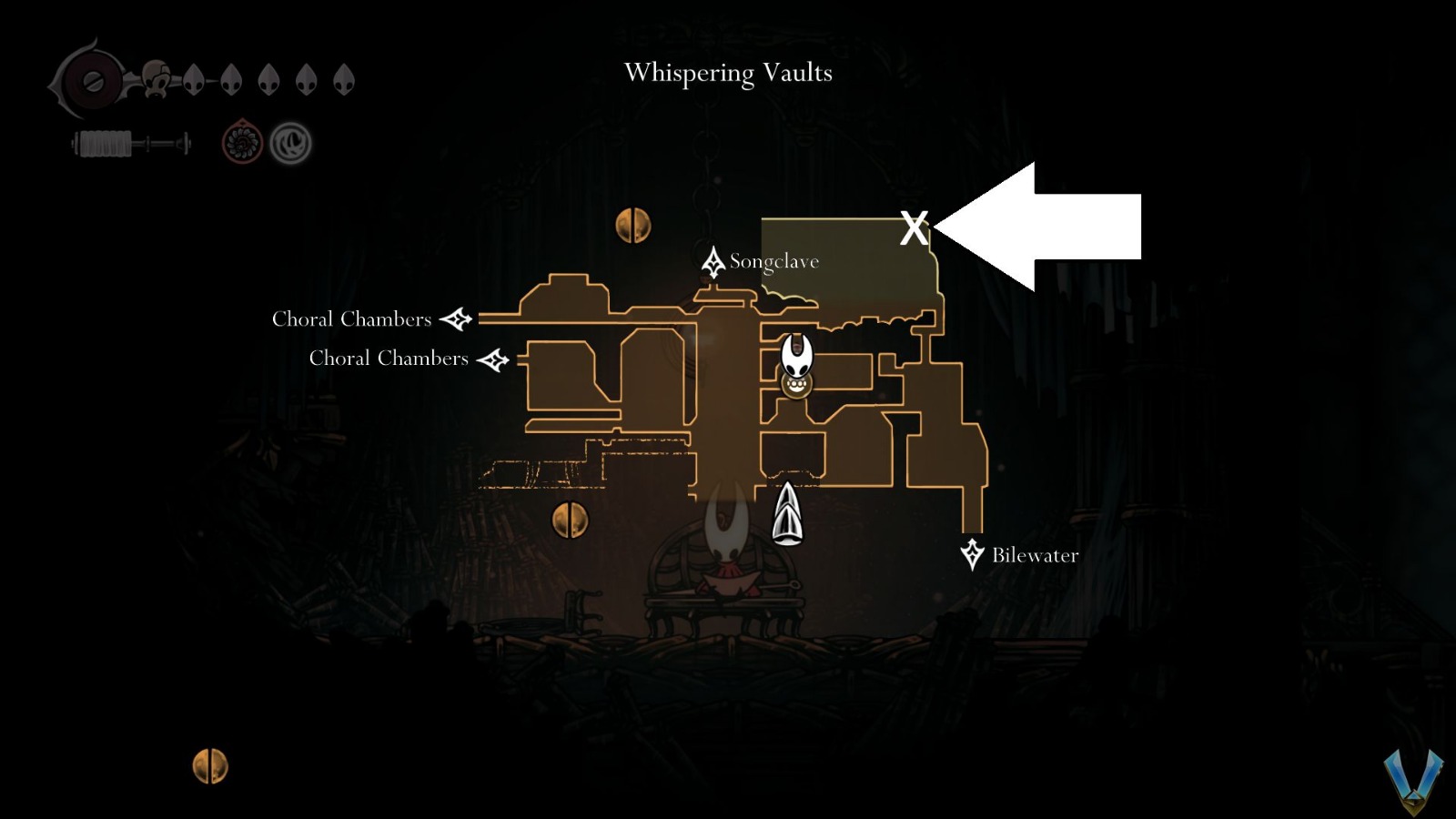1456x819 pixels.
Task: Click the Songclave location label
Action: click(774, 261)
